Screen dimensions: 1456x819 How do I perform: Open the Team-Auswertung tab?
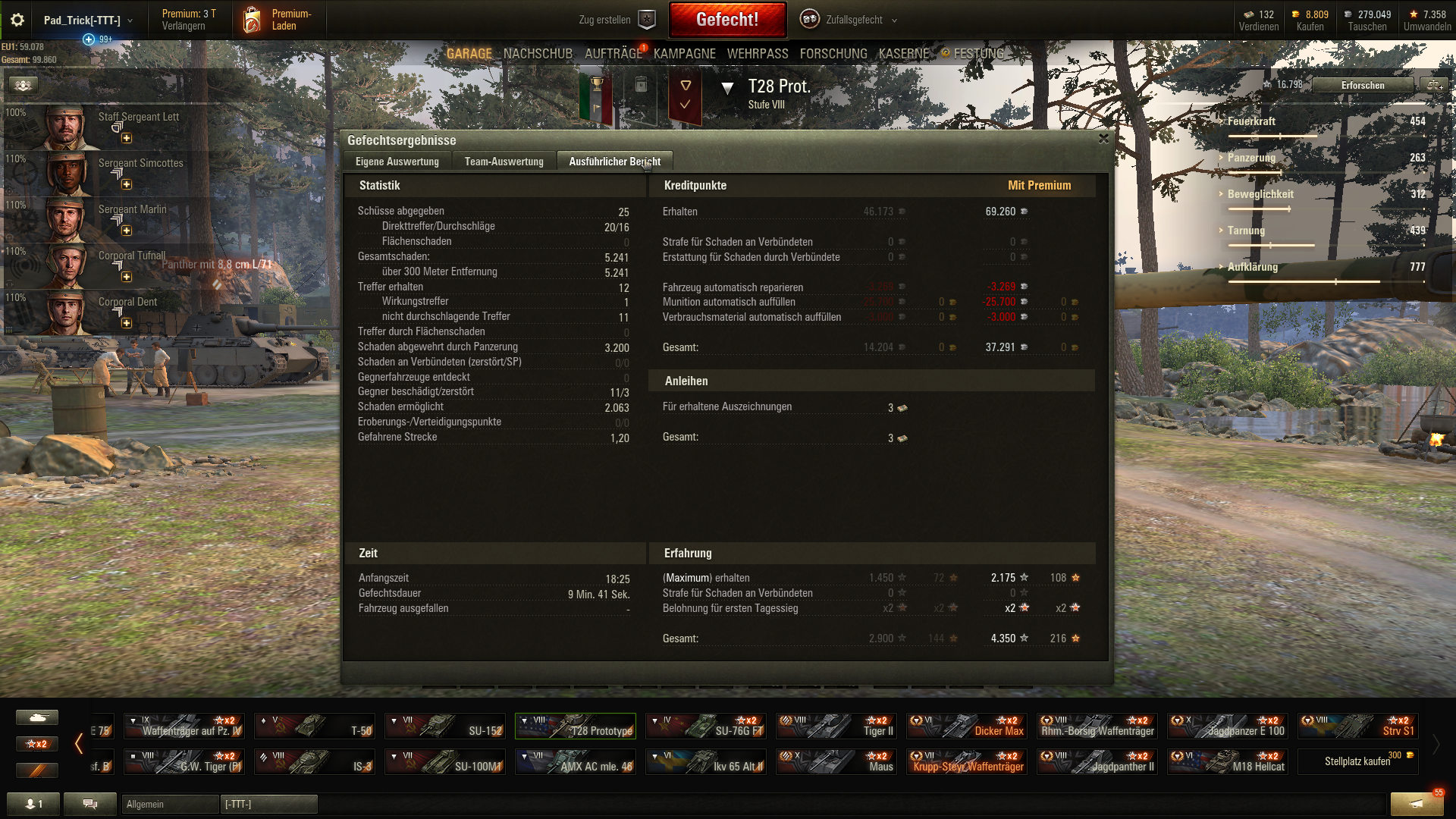pos(504,162)
